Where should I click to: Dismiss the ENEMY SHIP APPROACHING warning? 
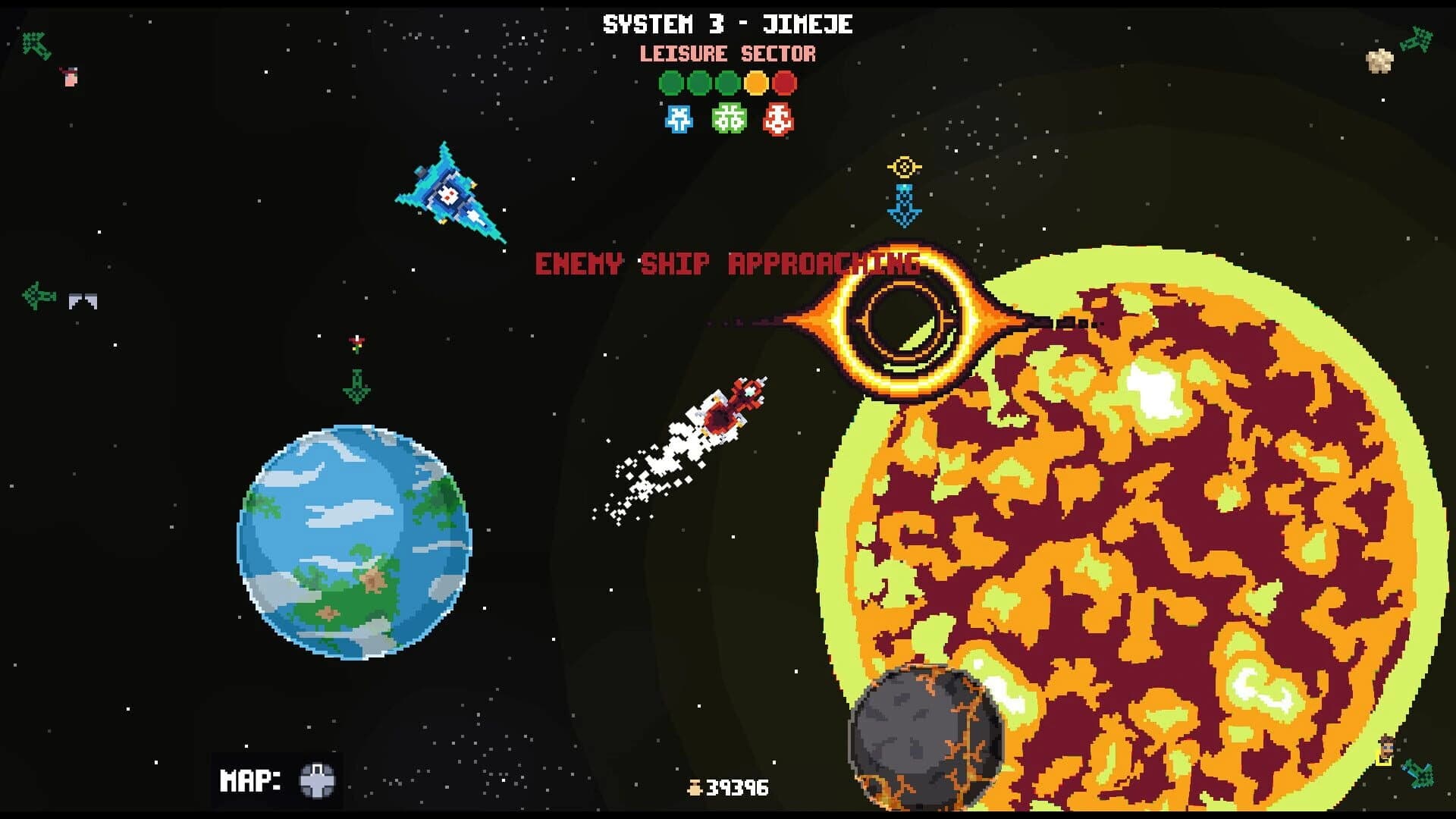coord(727,265)
